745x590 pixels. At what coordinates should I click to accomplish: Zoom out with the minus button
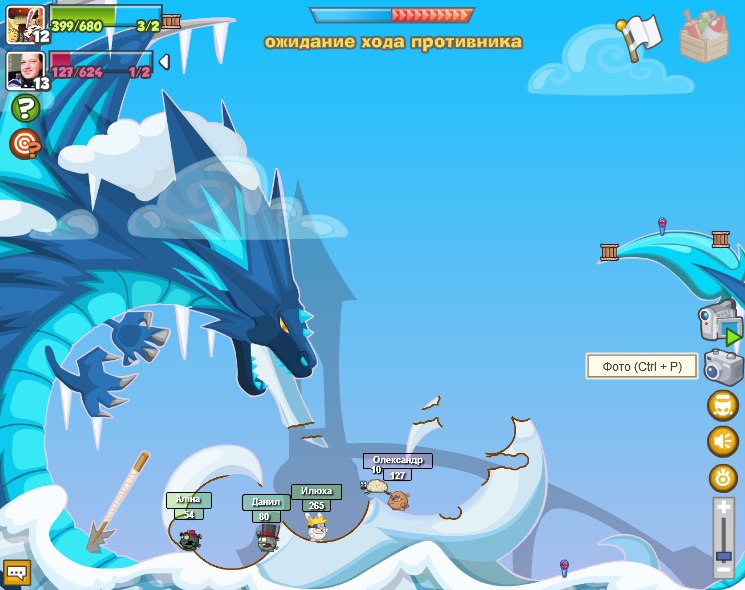pos(723,568)
